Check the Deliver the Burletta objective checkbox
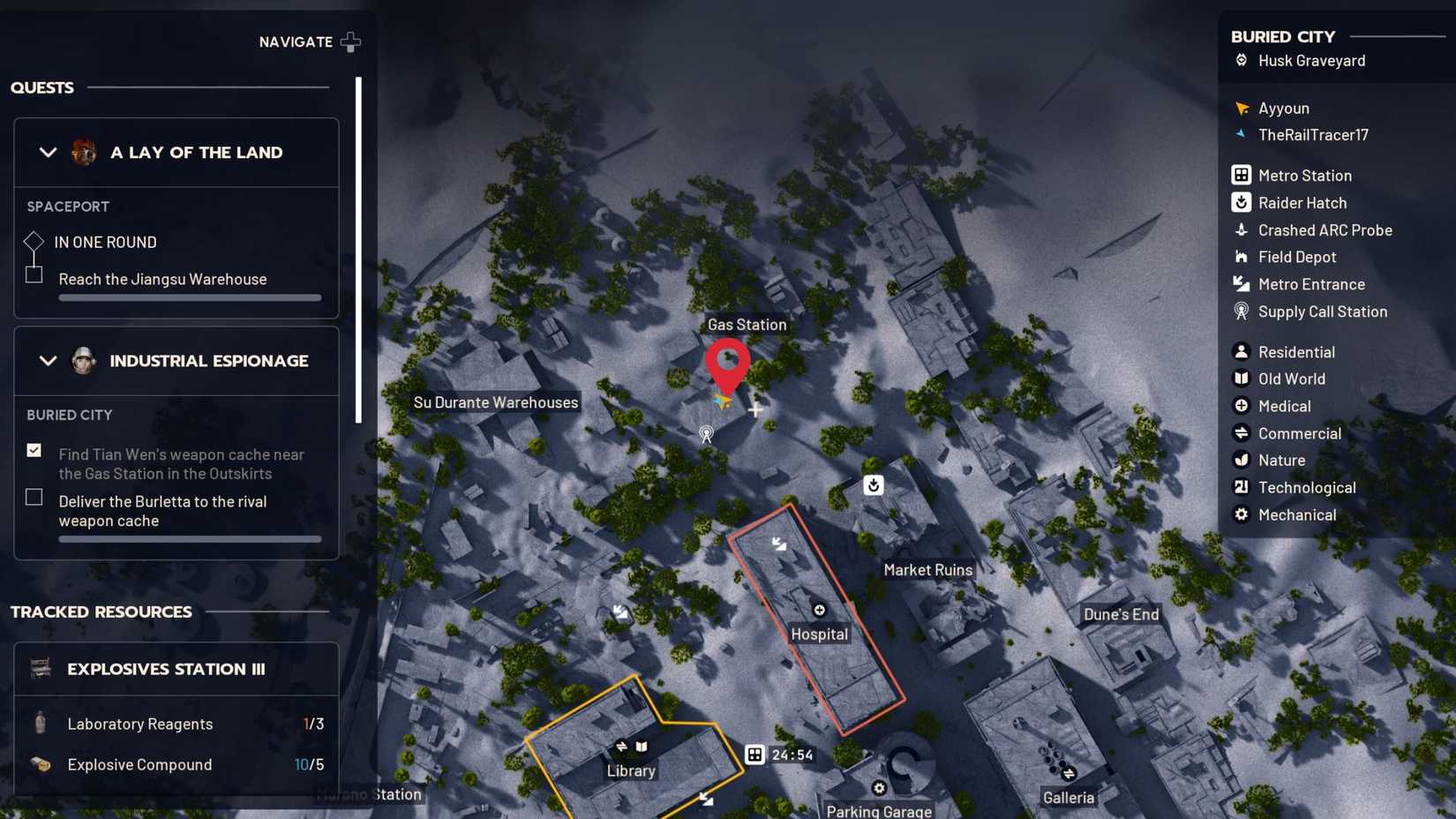Screen dimensions: 1456x819 click(34, 497)
